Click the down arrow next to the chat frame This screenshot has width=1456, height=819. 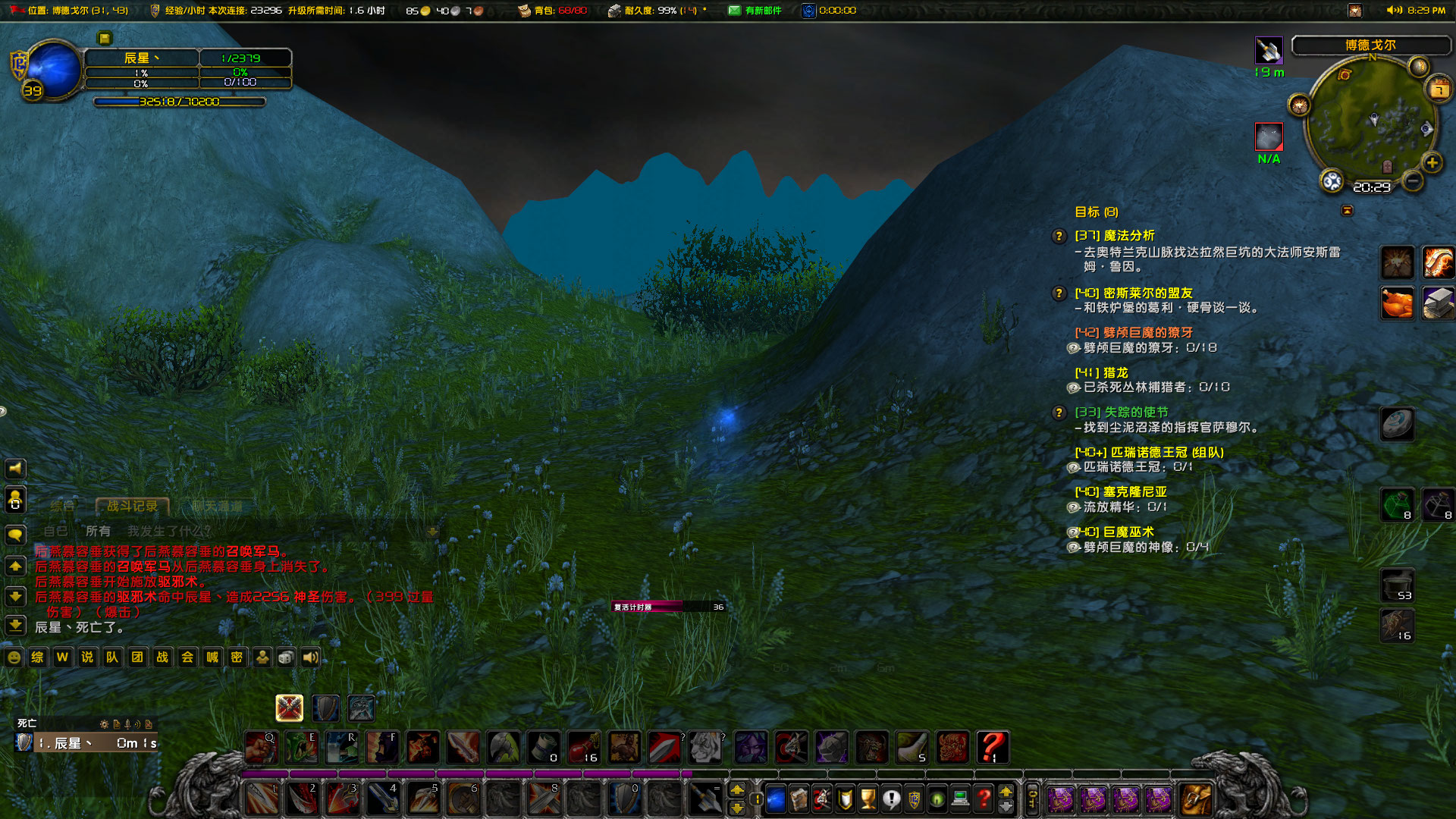point(15,598)
